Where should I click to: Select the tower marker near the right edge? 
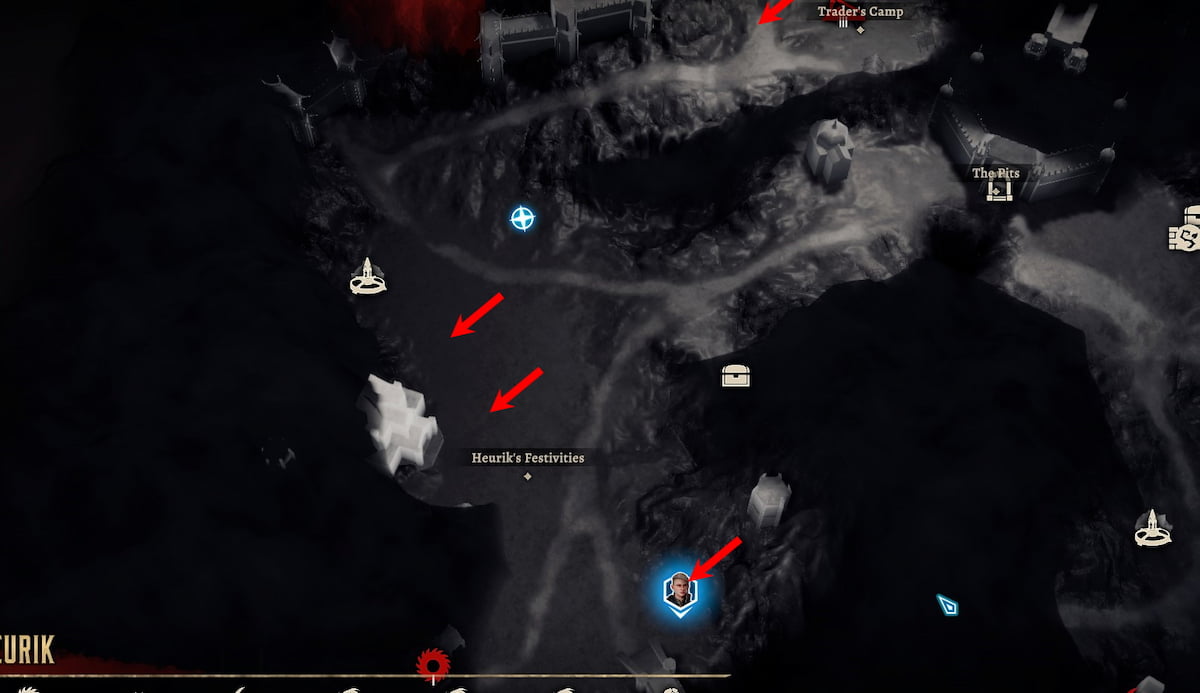click(x=1153, y=528)
